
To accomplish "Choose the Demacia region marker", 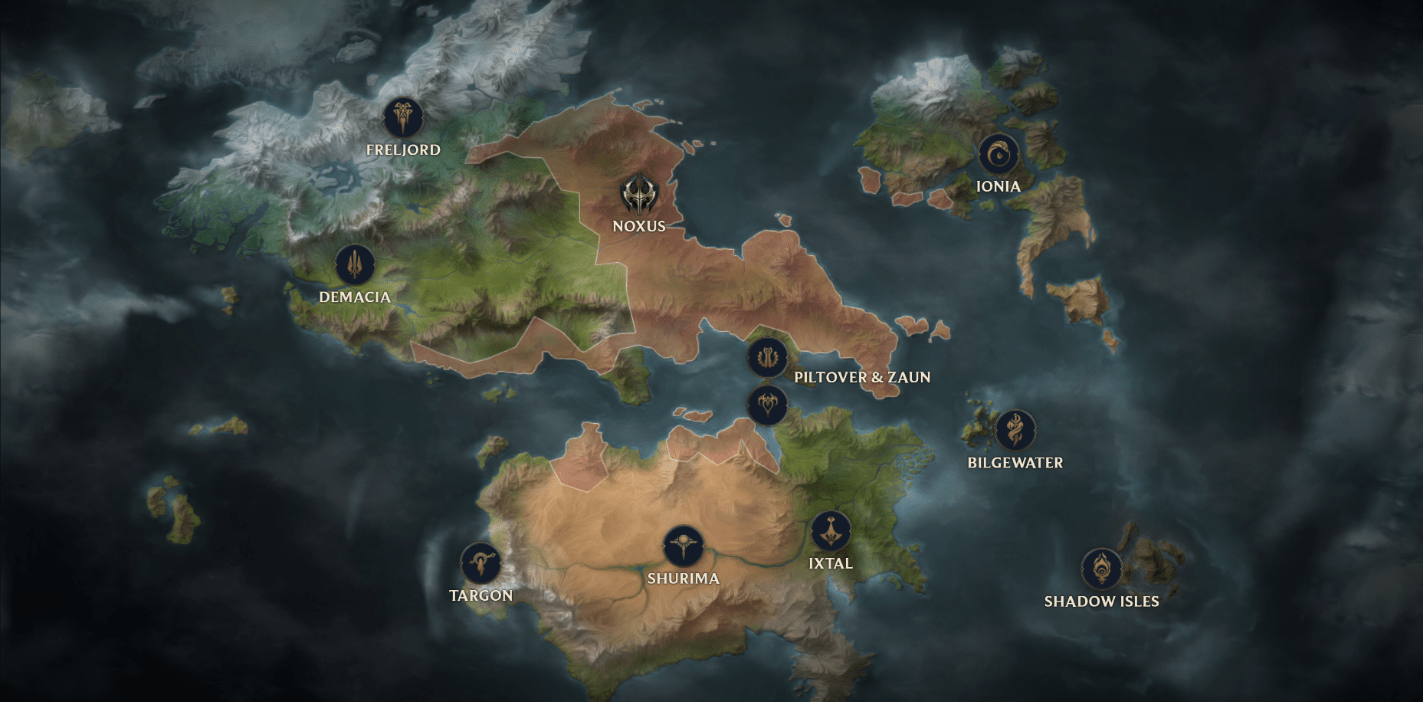I will 355,265.
